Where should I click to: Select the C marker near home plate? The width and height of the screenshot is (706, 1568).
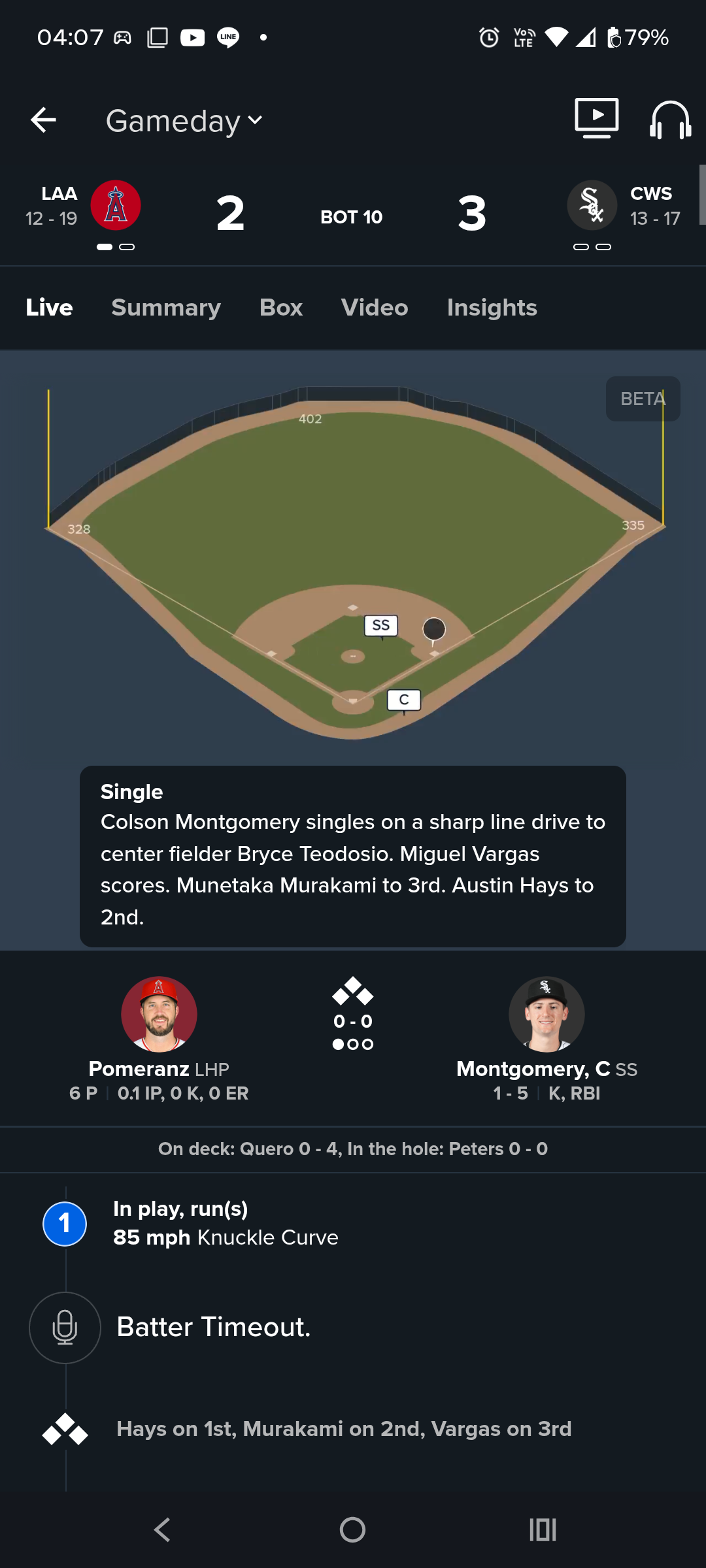pos(404,700)
